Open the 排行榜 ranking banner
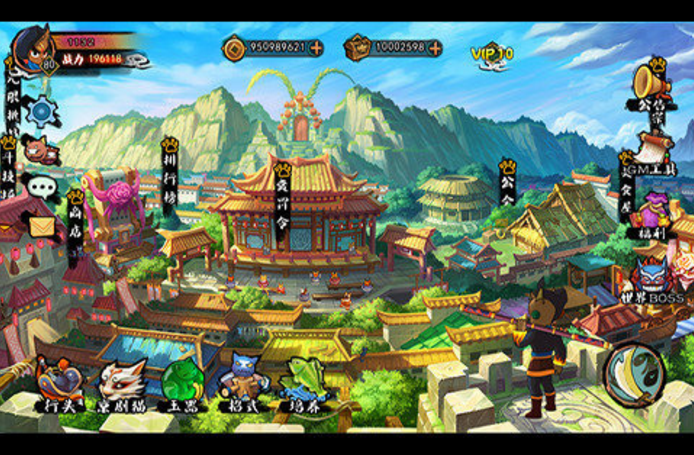 pos(170,172)
